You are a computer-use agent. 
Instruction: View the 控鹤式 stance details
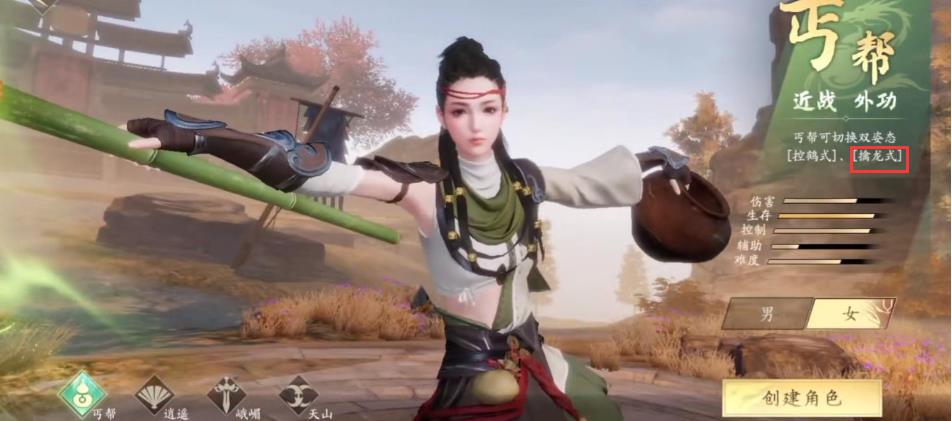click(812, 157)
